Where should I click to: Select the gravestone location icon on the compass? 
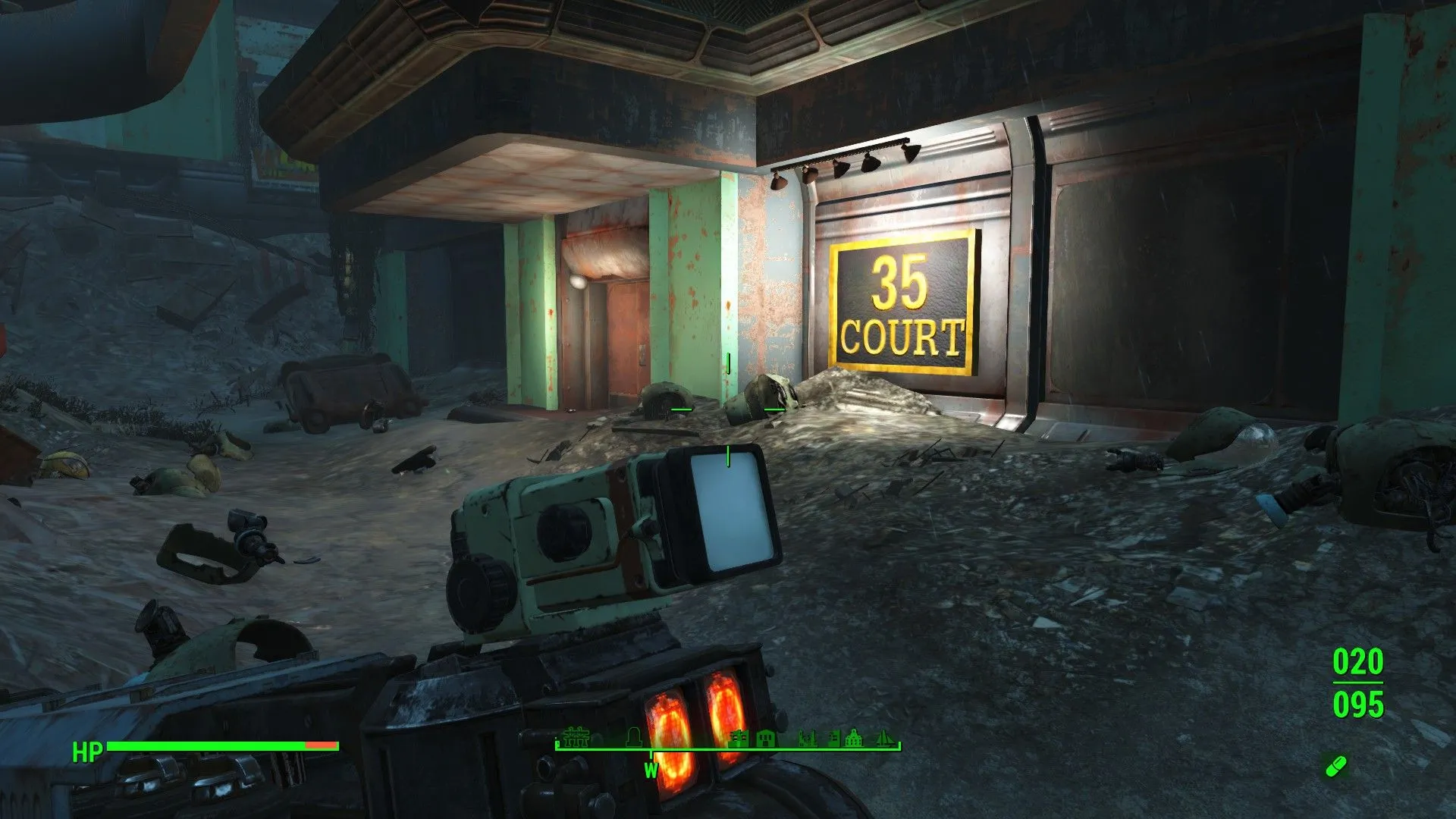click(x=633, y=739)
